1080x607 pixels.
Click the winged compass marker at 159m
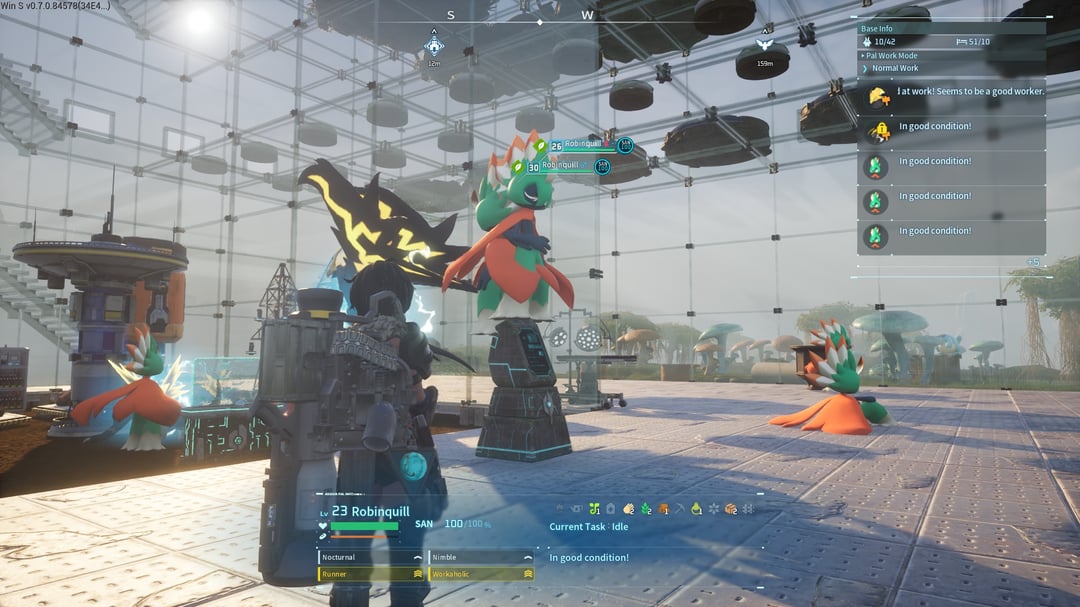[x=765, y=46]
